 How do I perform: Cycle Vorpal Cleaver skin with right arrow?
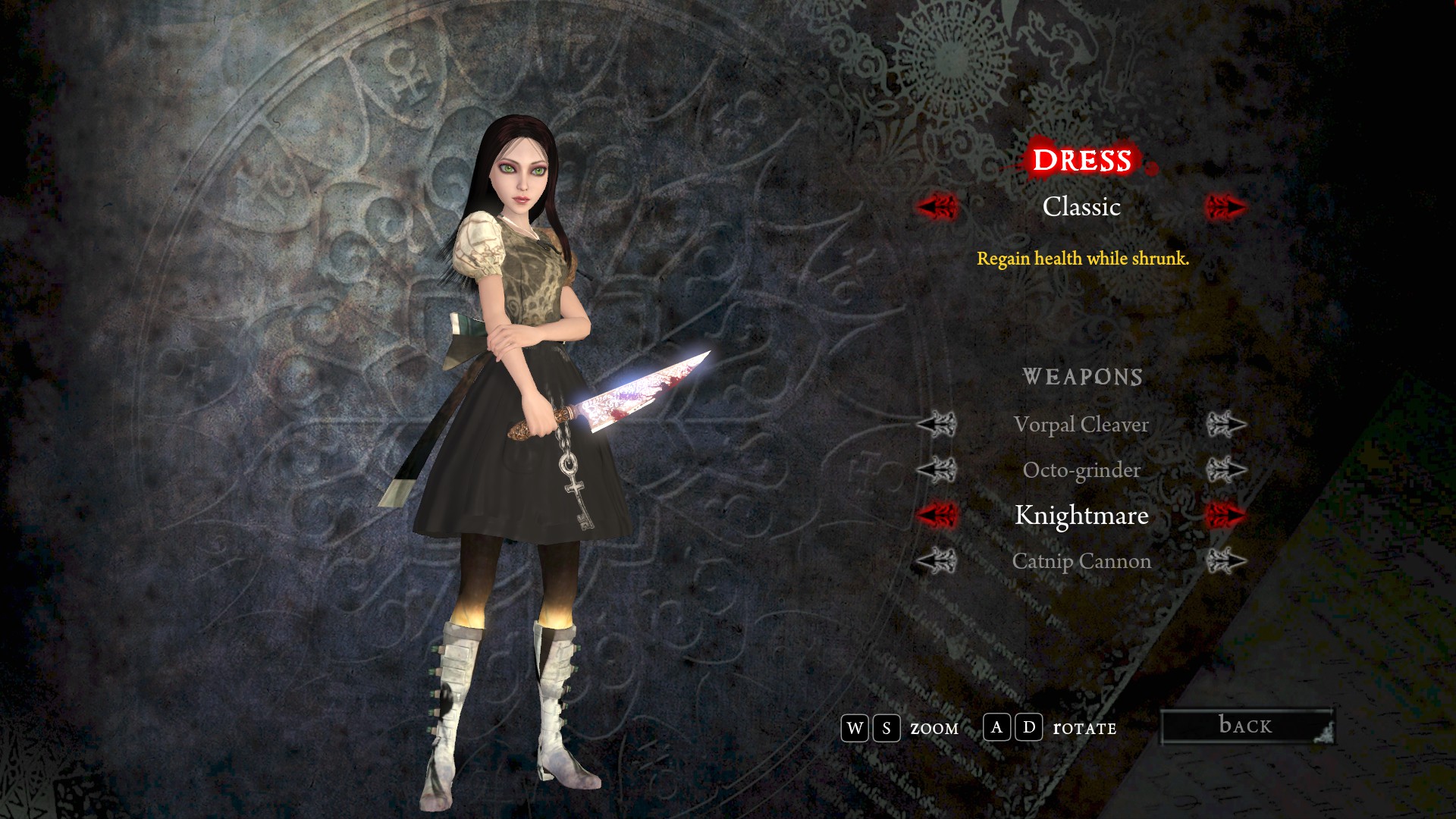tap(1225, 425)
